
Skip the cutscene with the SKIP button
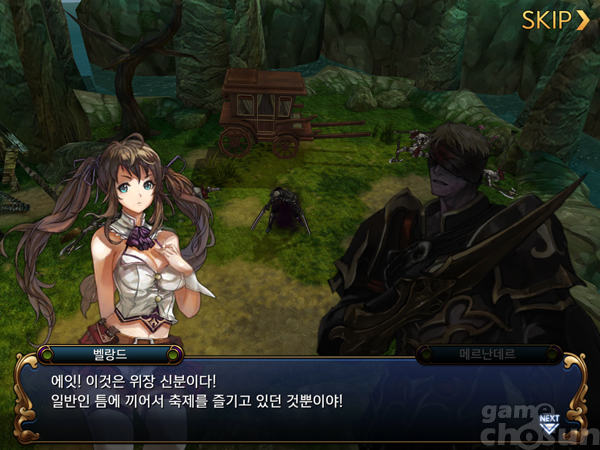tap(555, 19)
